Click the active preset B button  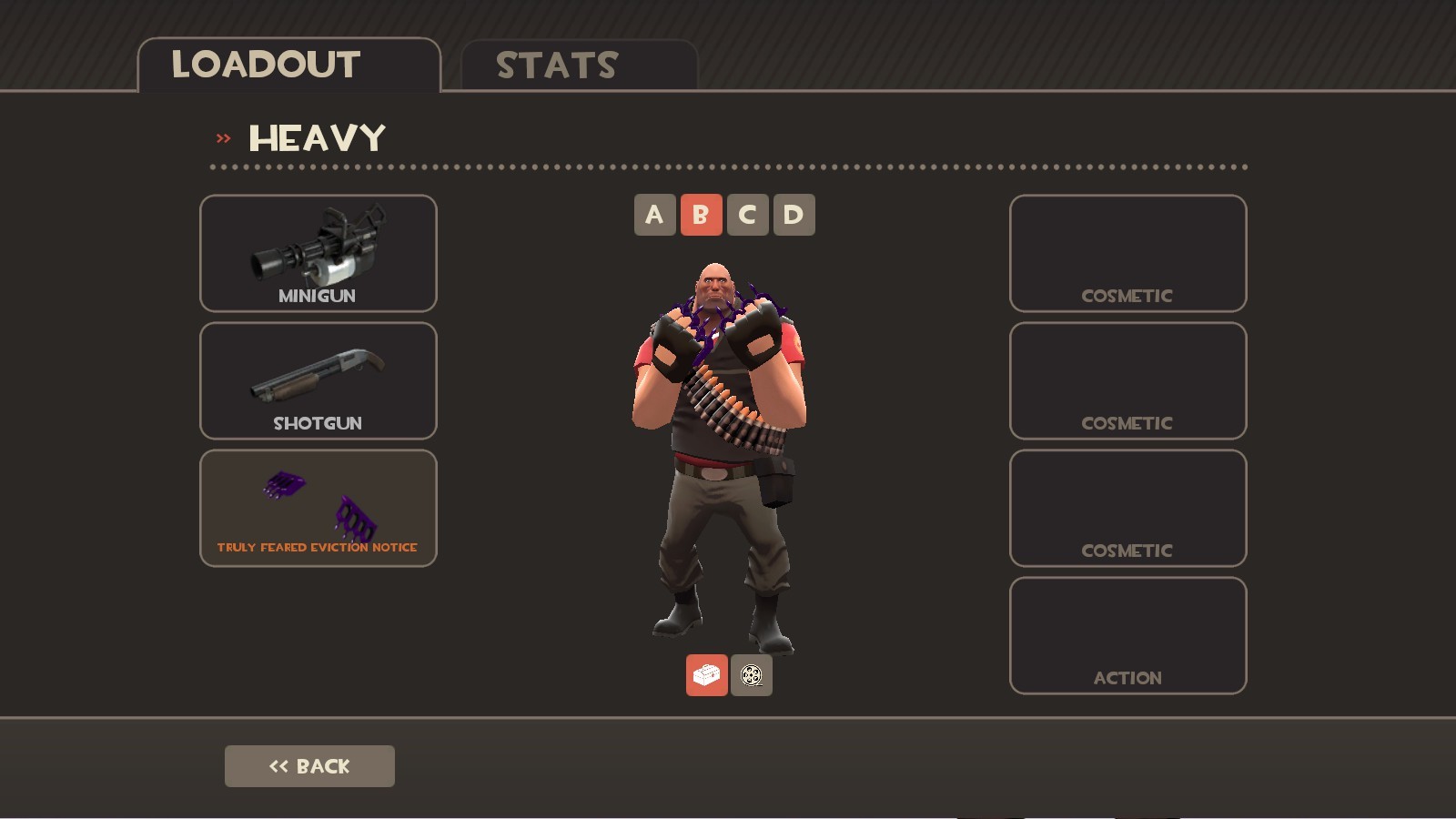coord(701,215)
